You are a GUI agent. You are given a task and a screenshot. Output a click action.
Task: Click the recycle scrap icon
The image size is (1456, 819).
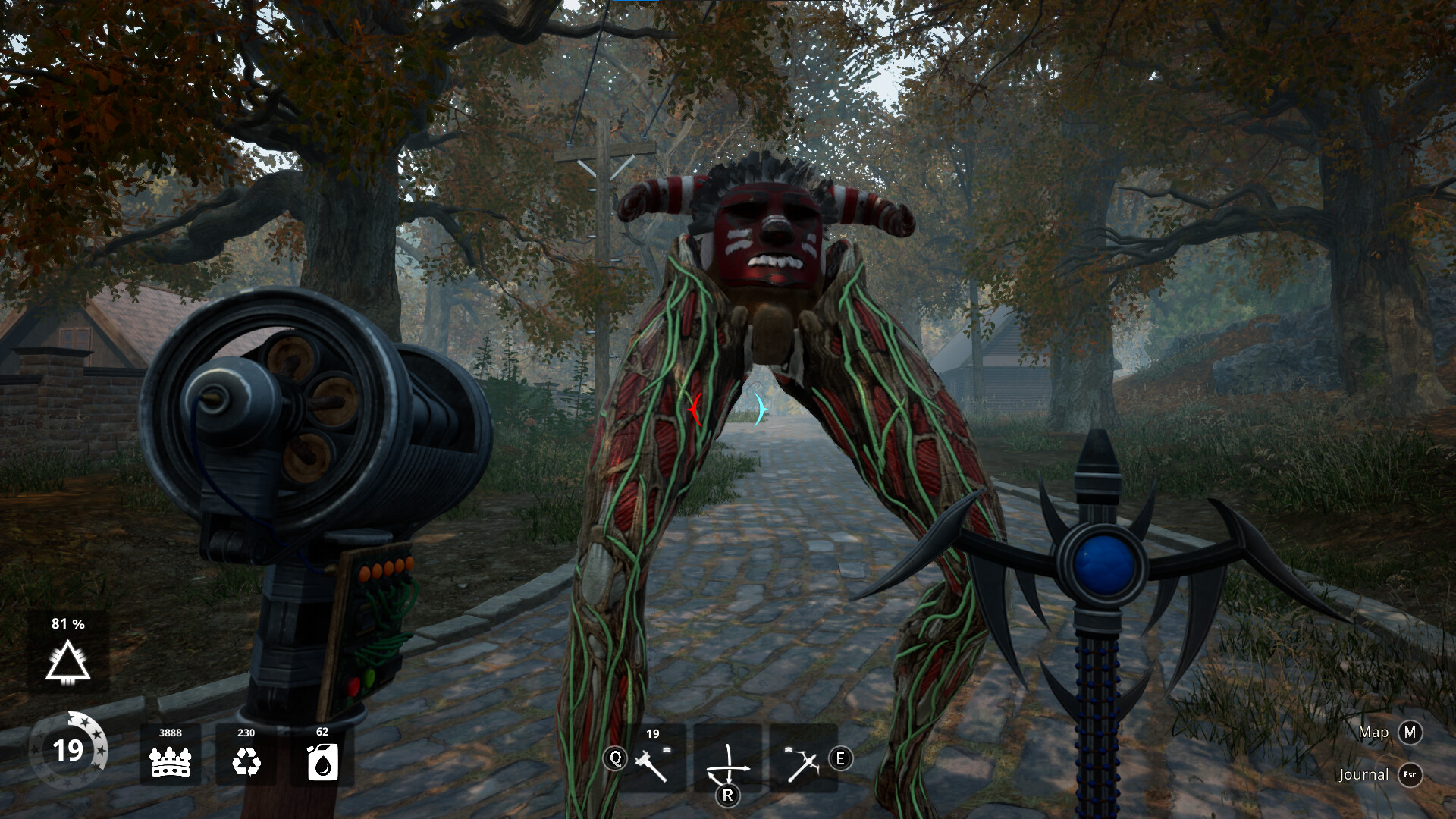tap(246, 761)
